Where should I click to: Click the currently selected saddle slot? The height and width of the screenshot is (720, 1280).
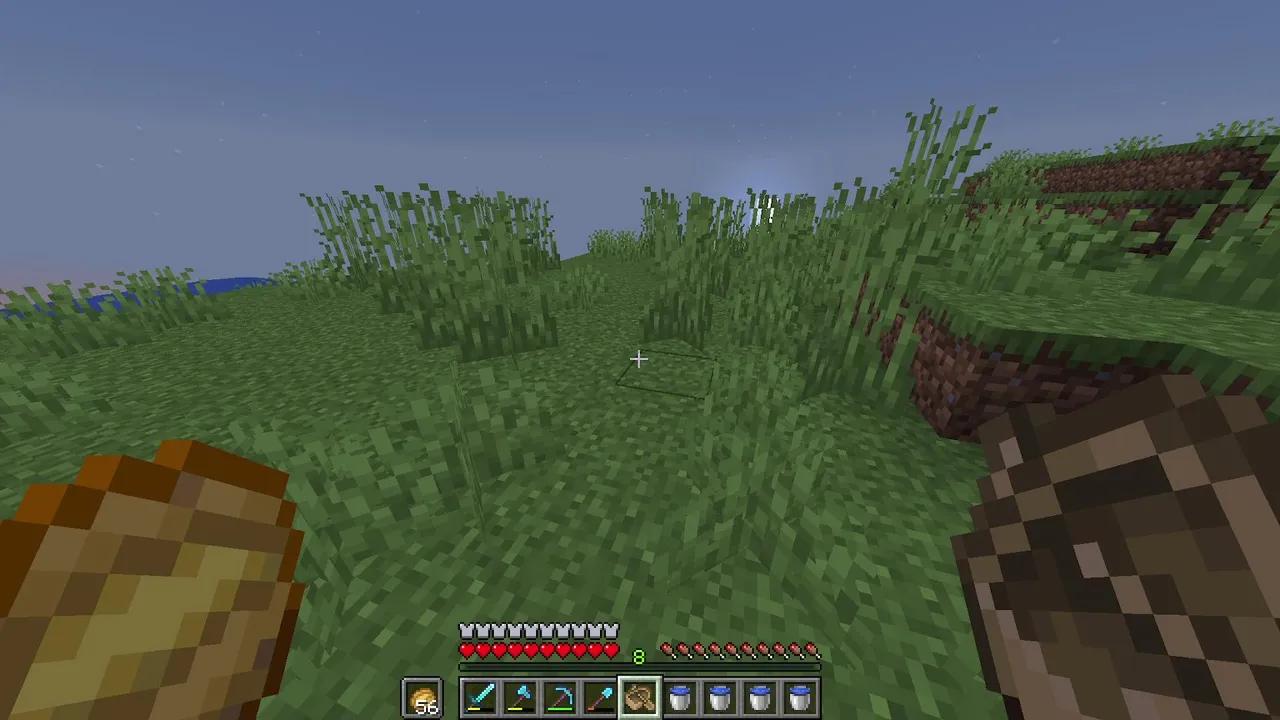point(639,697)
